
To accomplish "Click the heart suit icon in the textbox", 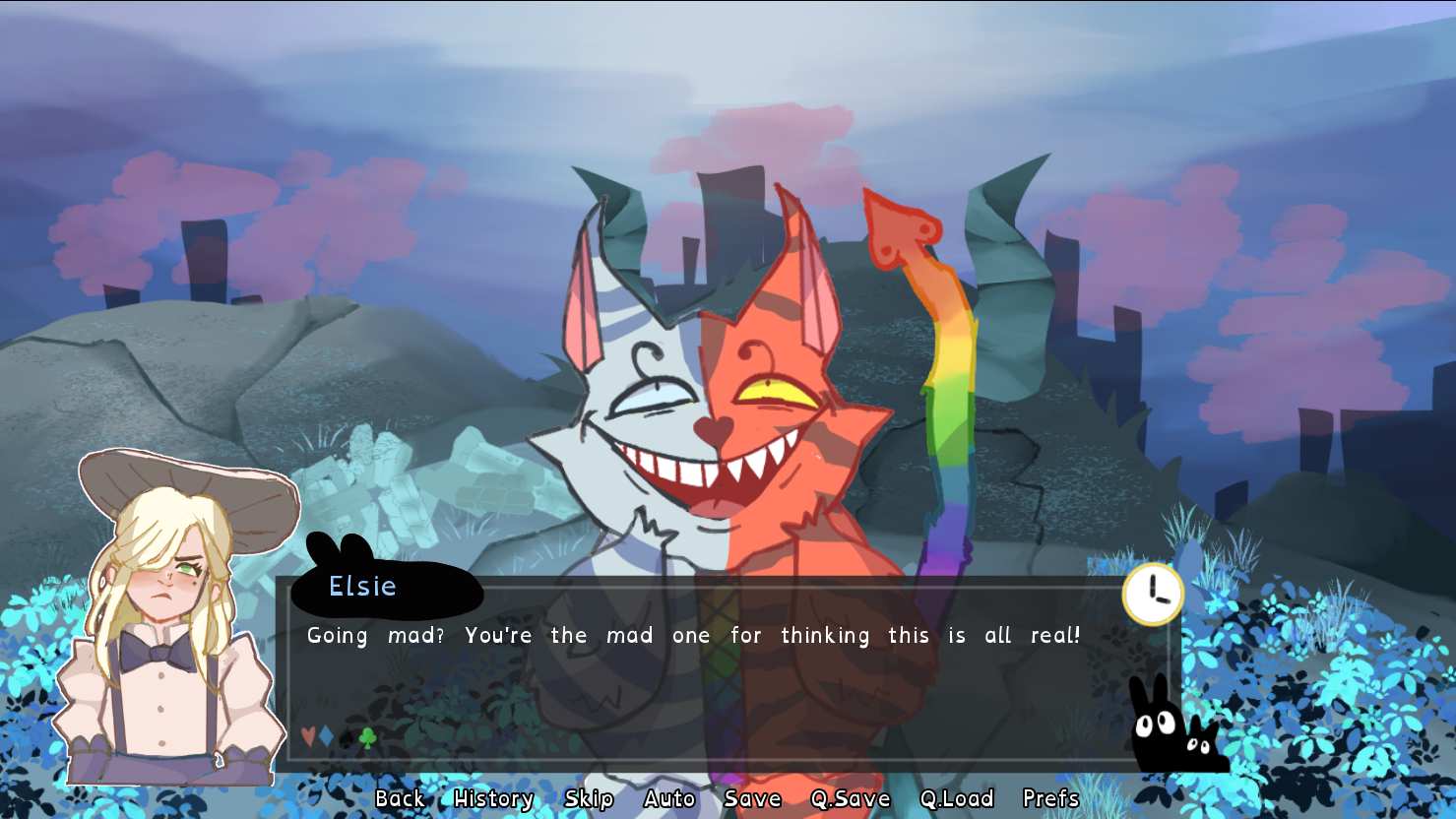I will 308,736.
